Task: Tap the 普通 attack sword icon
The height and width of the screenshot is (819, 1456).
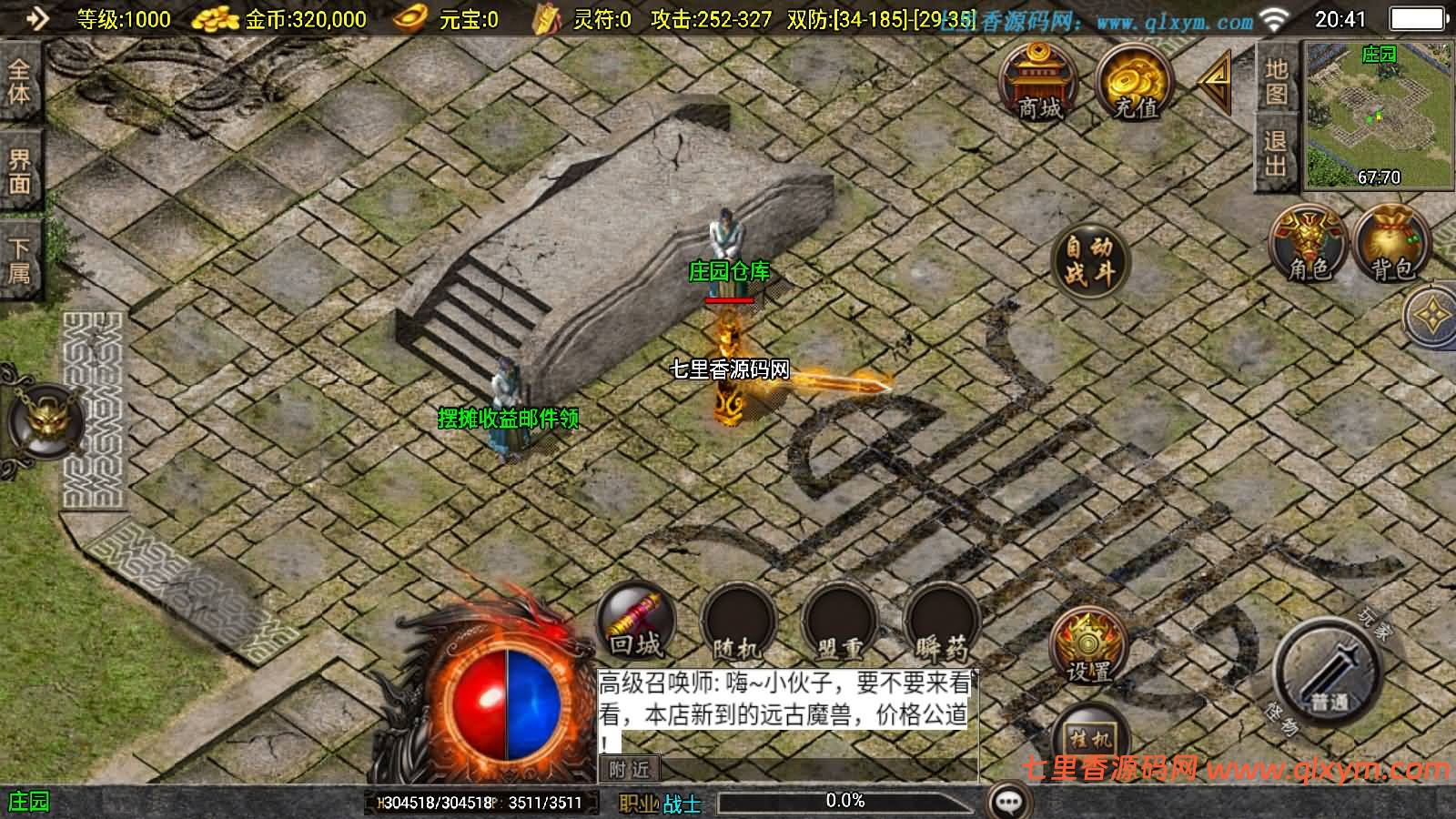Action: 1329,669
